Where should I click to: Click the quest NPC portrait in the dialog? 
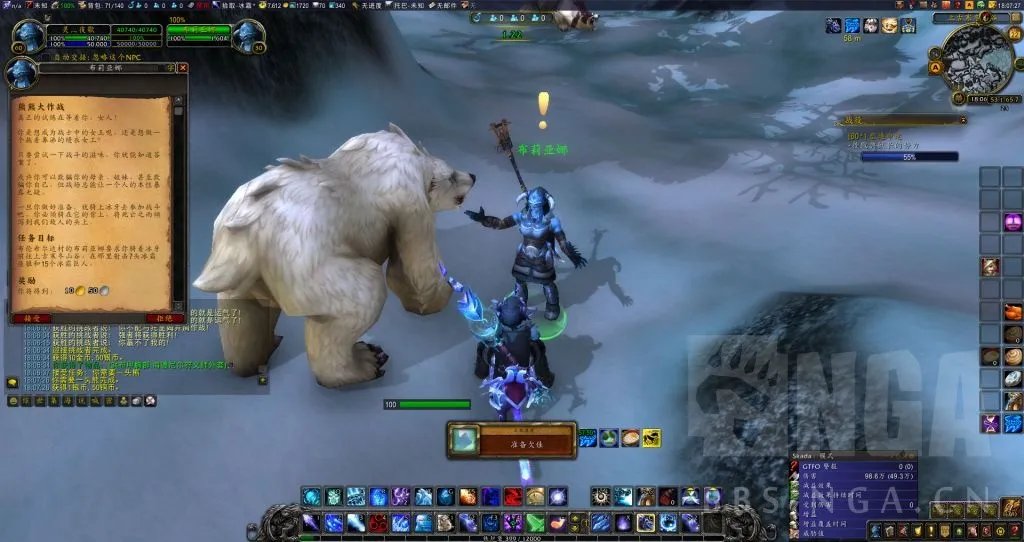tap(20, 75)
